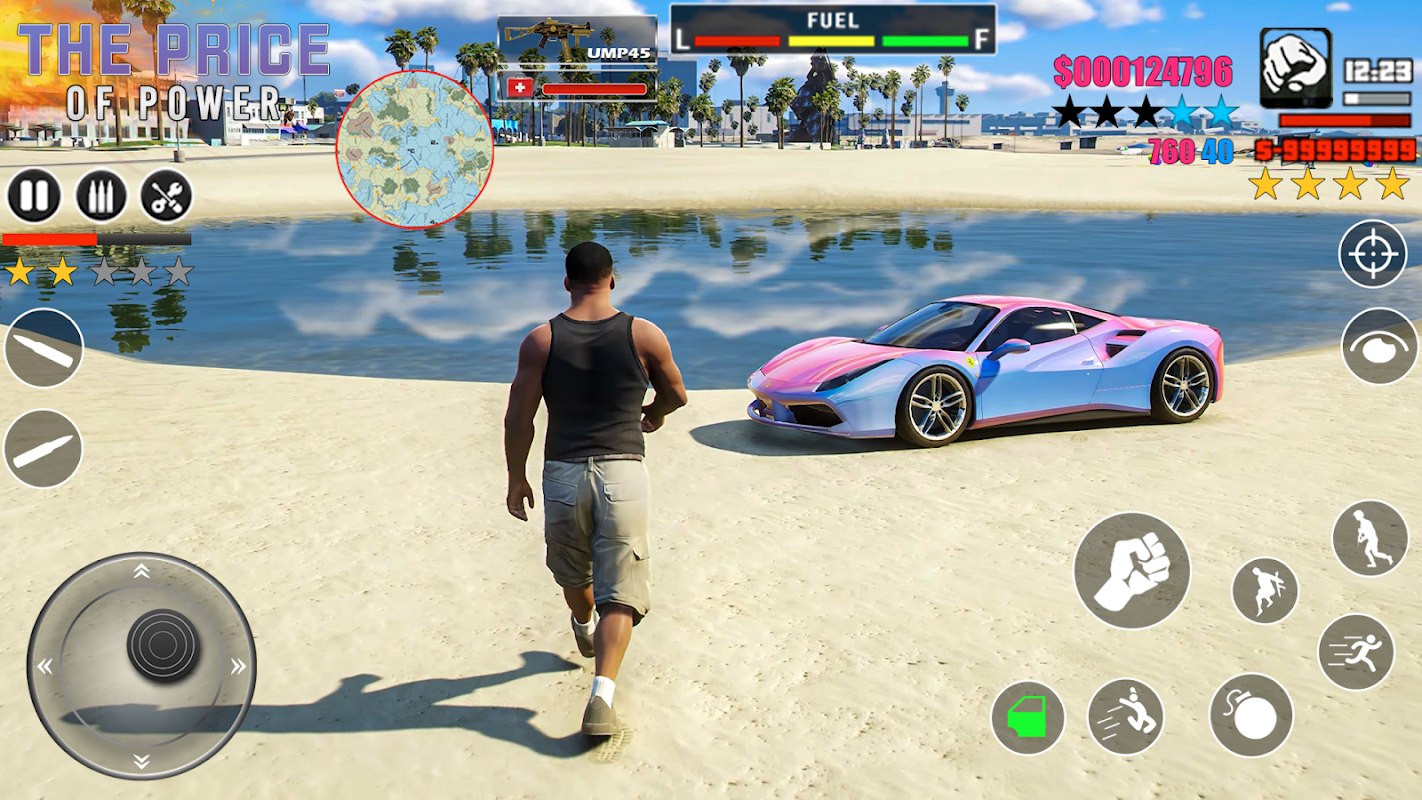1422x800 pixels.
Task: Open the wrench and screwdriver tools button
Action: (166, 195)
